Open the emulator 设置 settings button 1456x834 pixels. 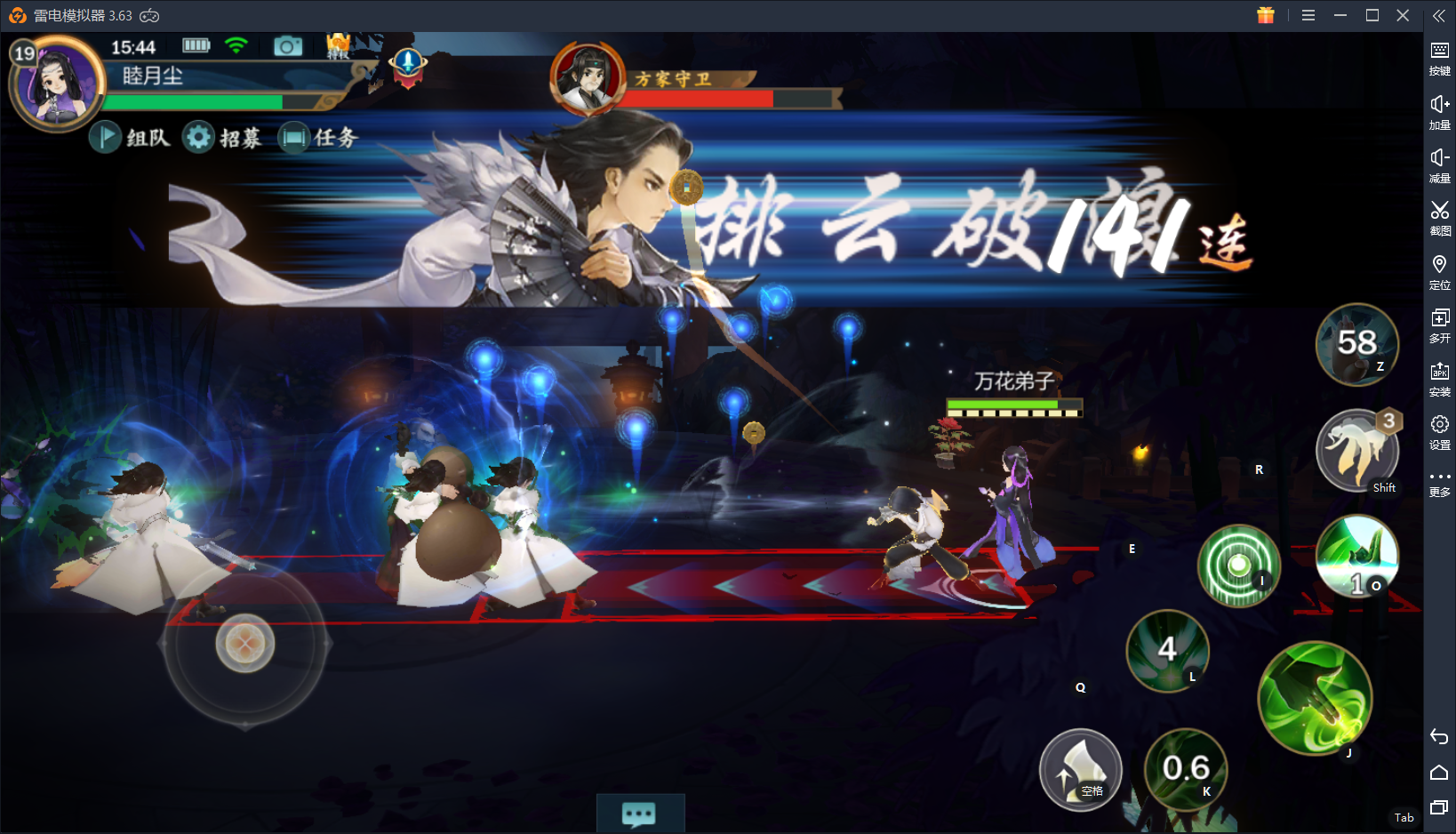coord(1439,431)
